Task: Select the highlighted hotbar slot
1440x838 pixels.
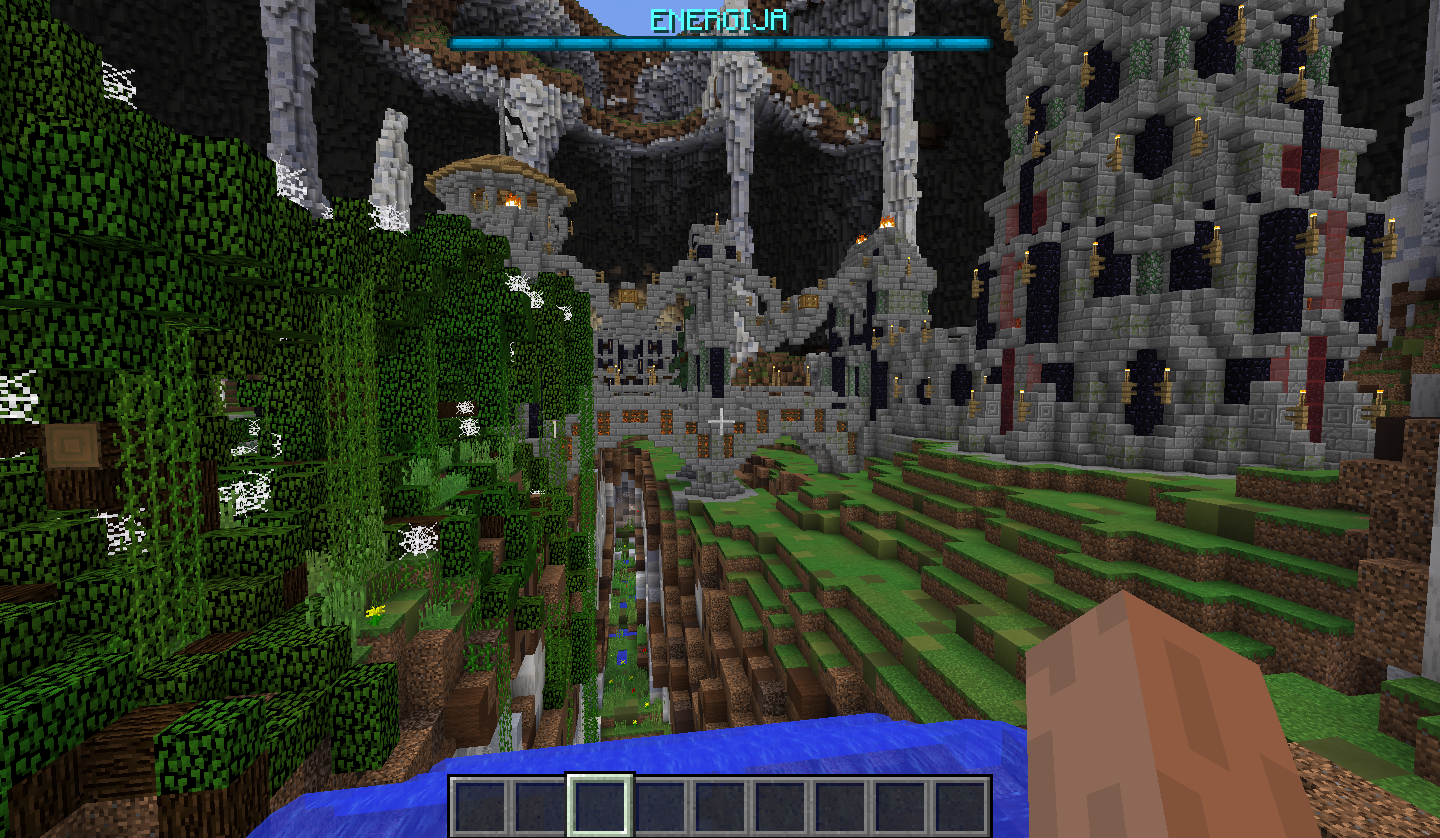Action: click(600, 805)
